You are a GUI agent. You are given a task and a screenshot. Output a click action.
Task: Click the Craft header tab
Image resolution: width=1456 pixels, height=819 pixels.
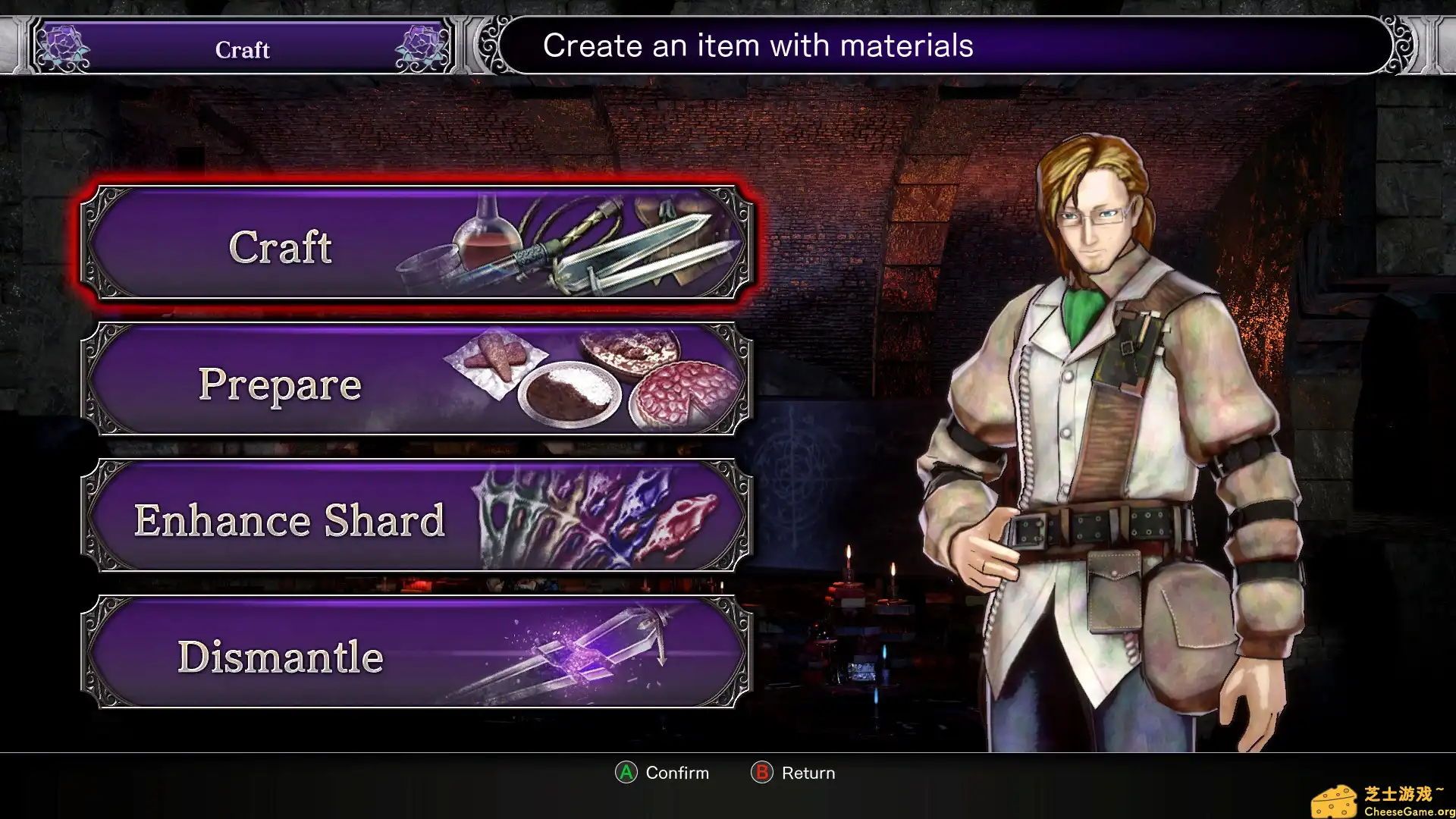241,49
